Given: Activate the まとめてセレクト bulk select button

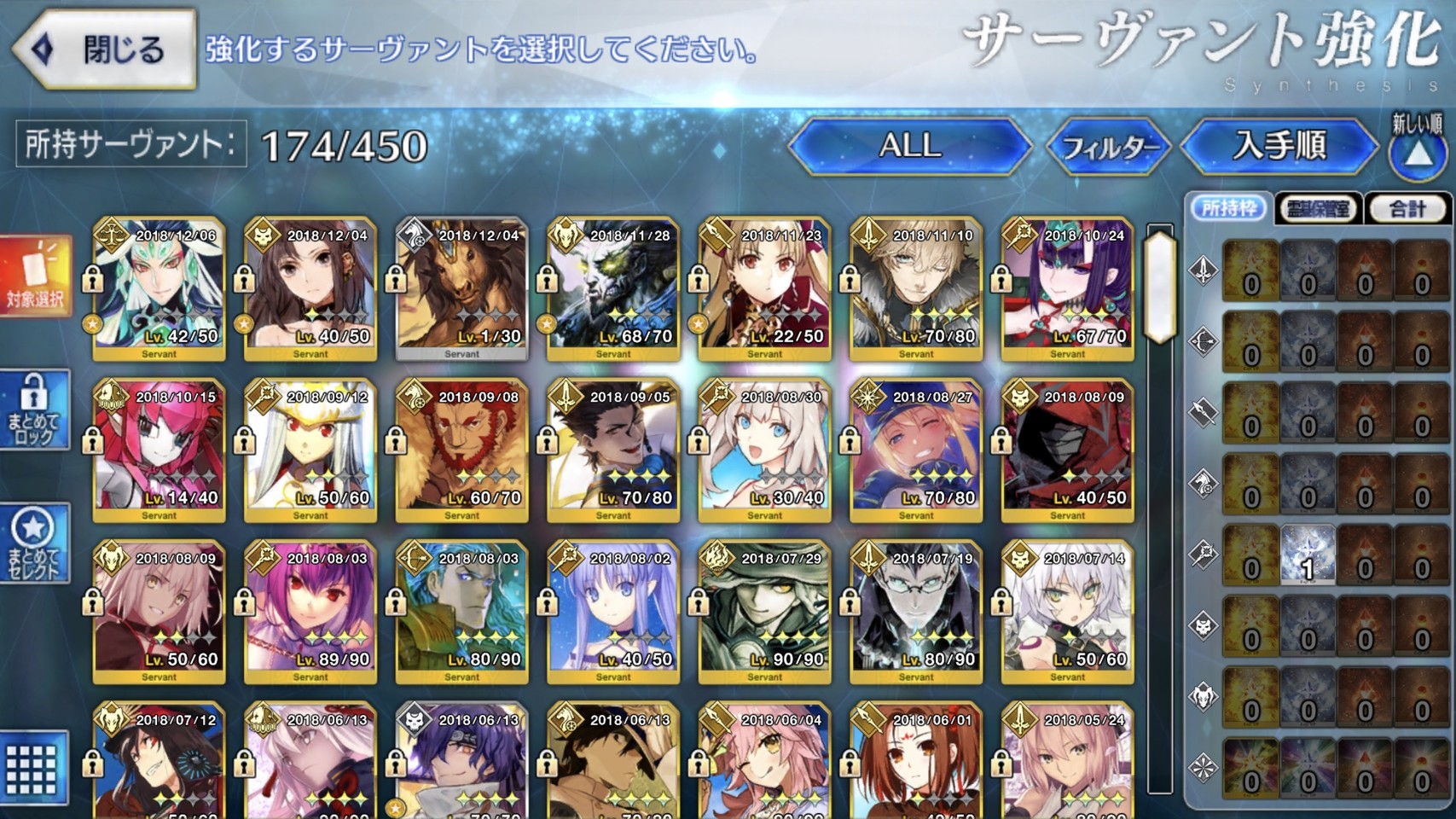Looking at the screenshot, I should click(34, 544).
